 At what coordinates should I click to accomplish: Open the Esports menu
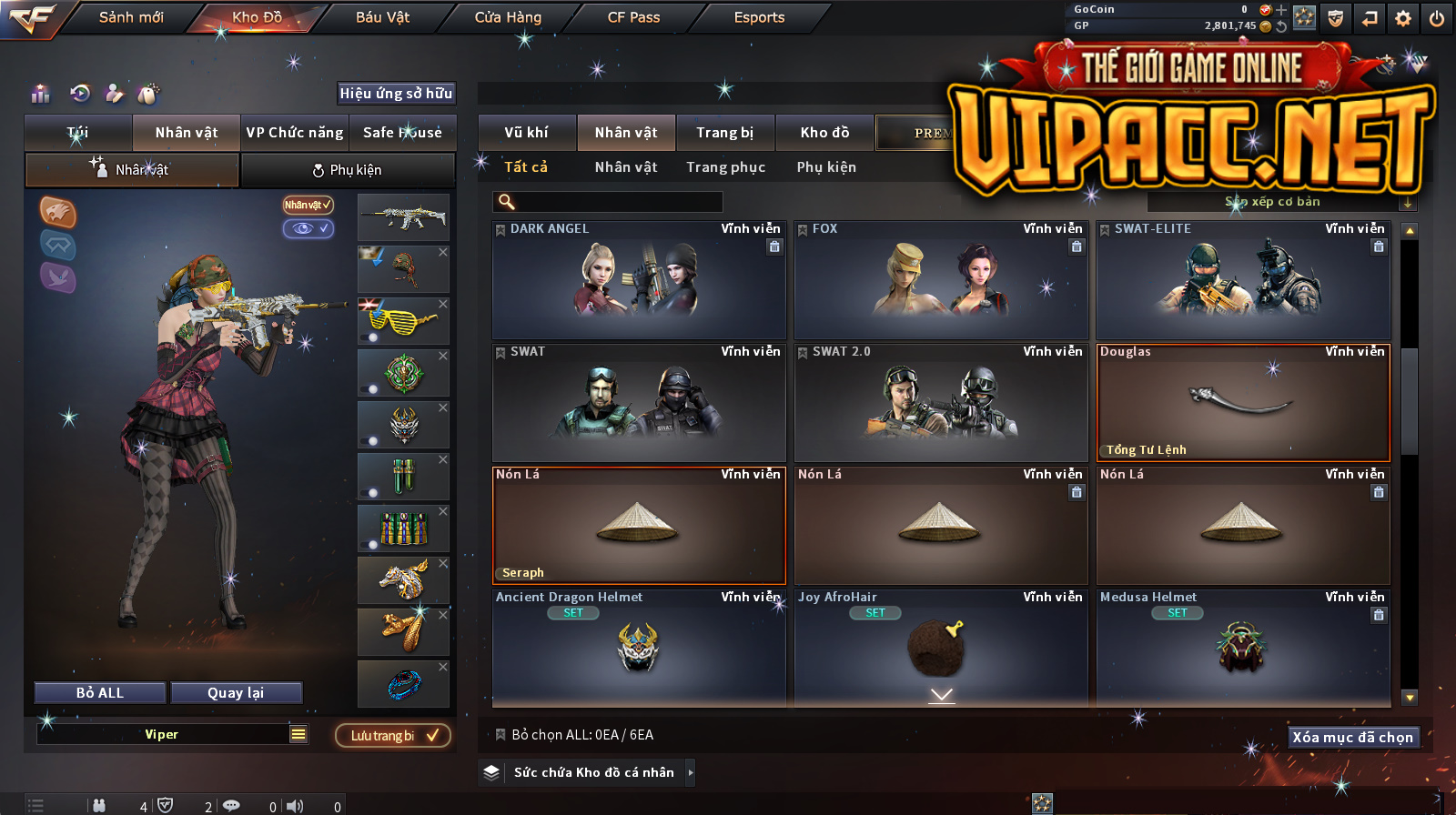(x=759, y=17)
